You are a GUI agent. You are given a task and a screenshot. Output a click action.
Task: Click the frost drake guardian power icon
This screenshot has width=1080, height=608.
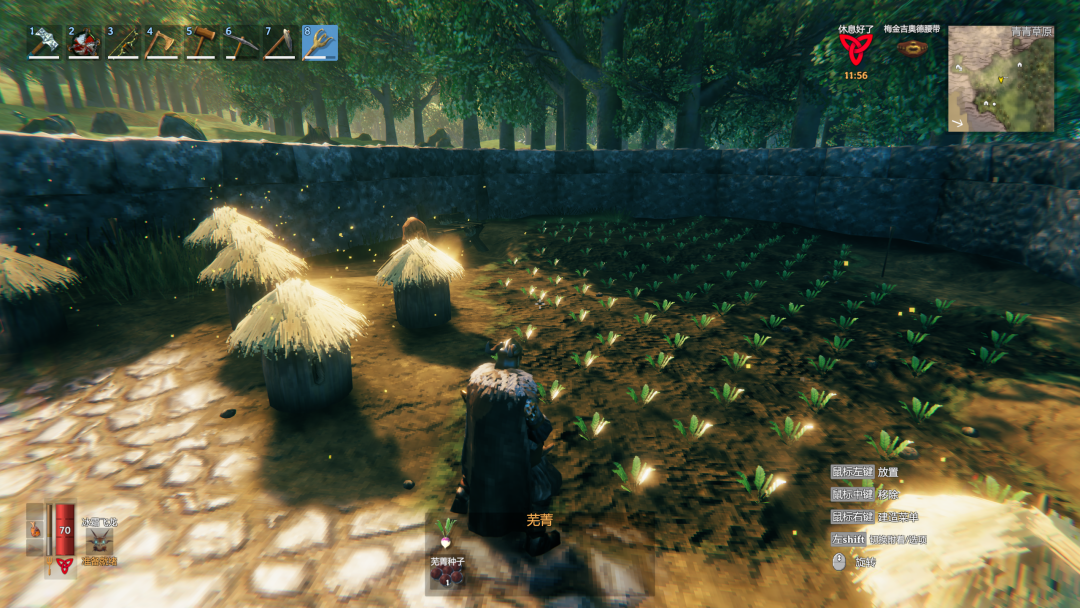pos(99,541)
